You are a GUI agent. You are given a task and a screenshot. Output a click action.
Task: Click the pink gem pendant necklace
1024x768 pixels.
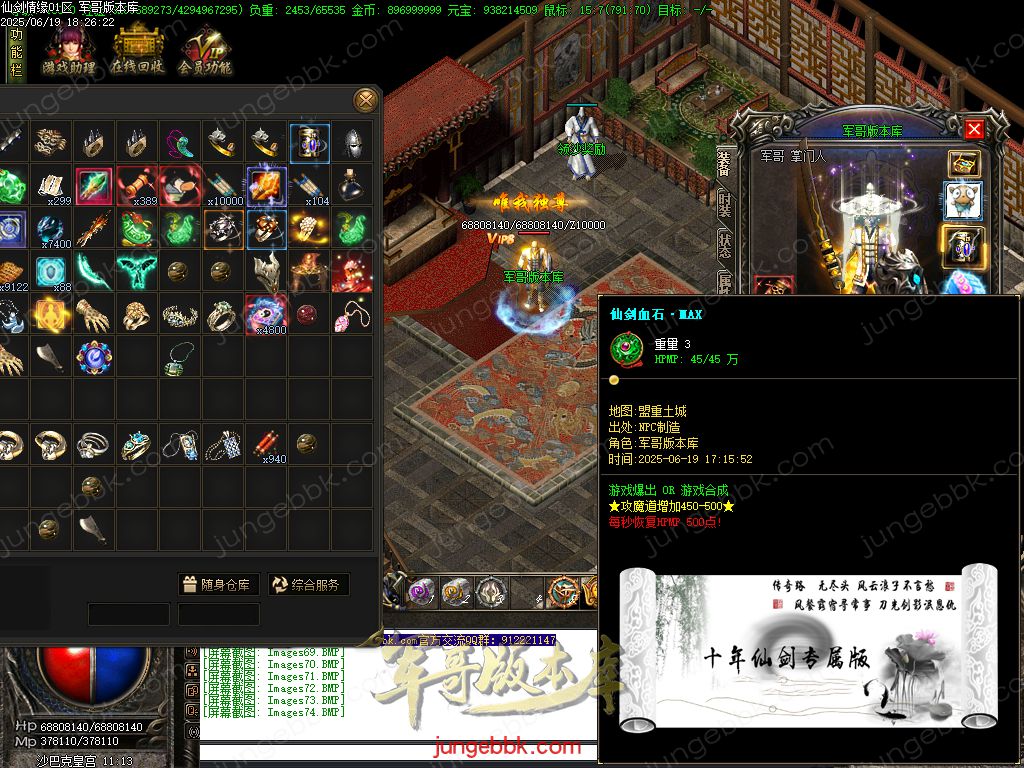tap(352, 314)
